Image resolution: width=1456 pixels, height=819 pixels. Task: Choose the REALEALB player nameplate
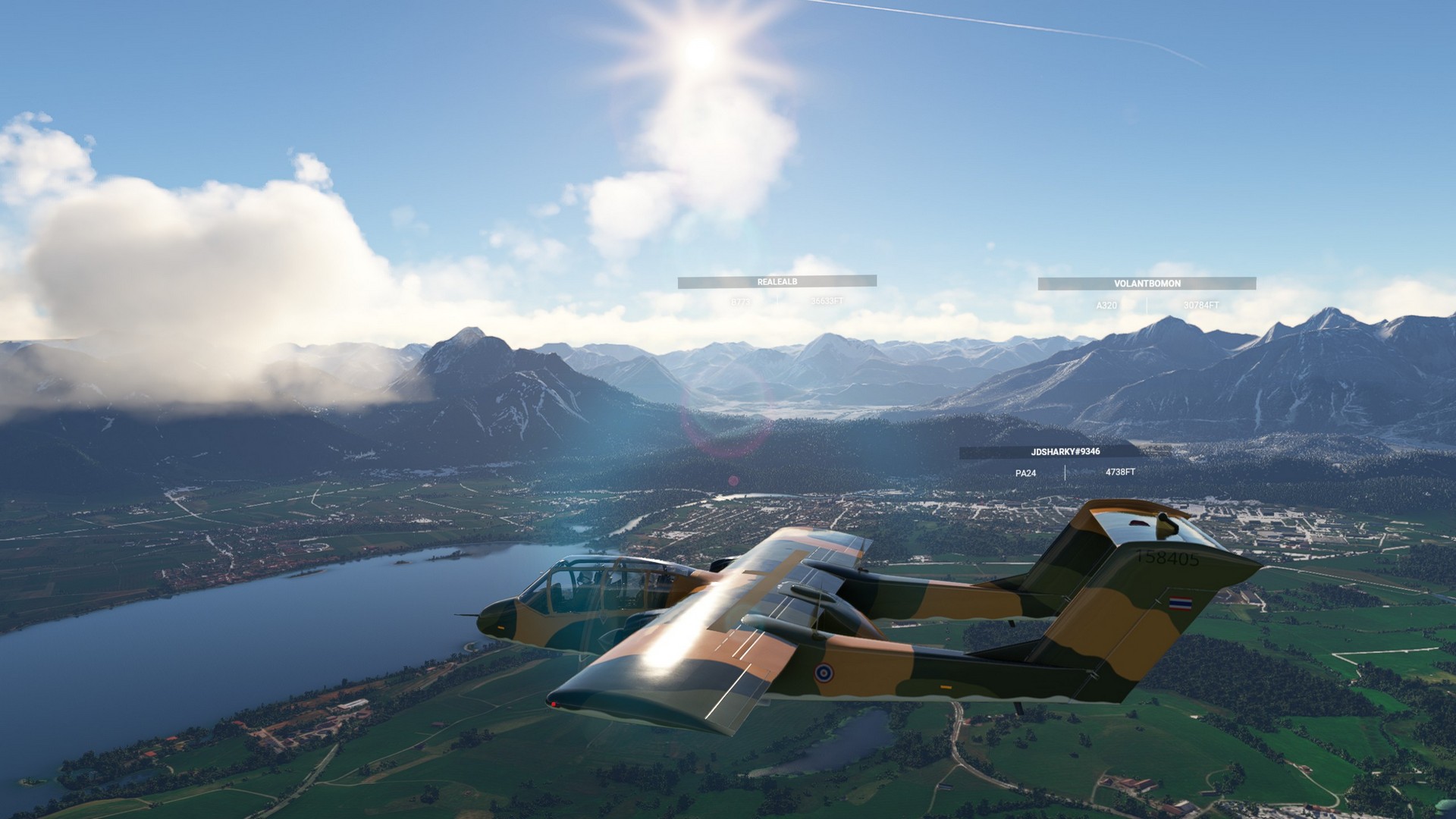coord(777,282)
